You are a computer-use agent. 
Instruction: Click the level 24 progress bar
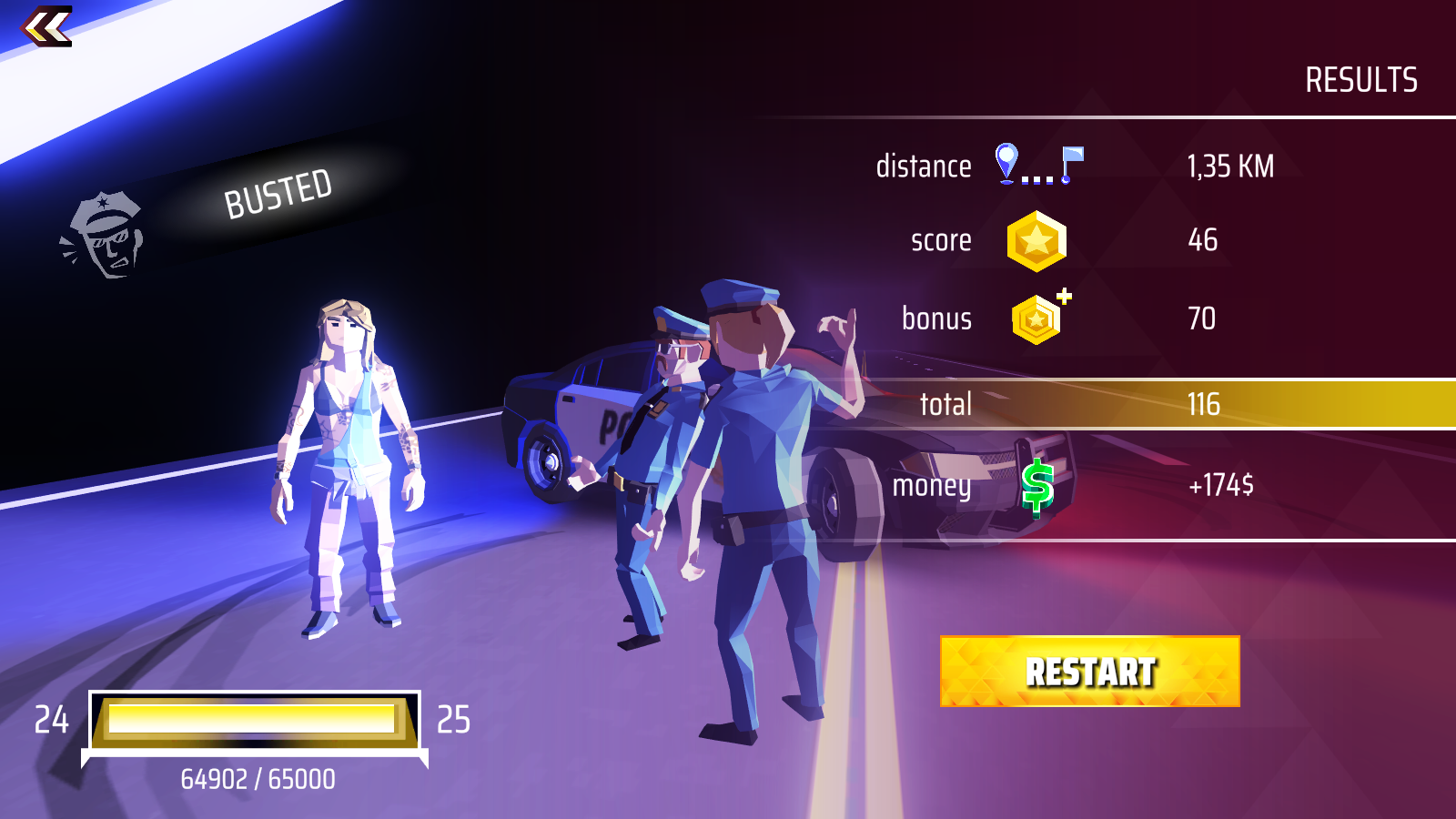point(258,718)
